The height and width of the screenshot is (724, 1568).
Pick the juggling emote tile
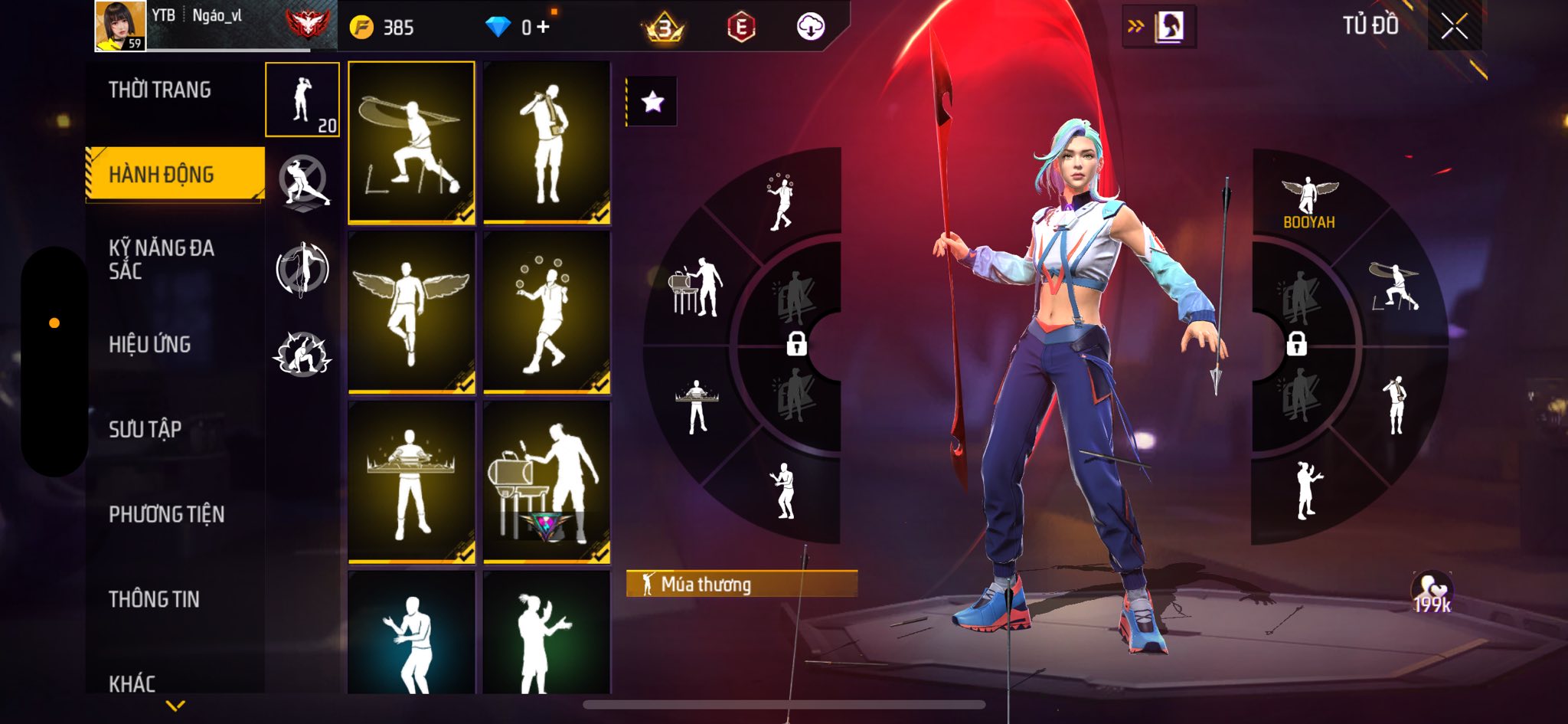tap(547, 313)
